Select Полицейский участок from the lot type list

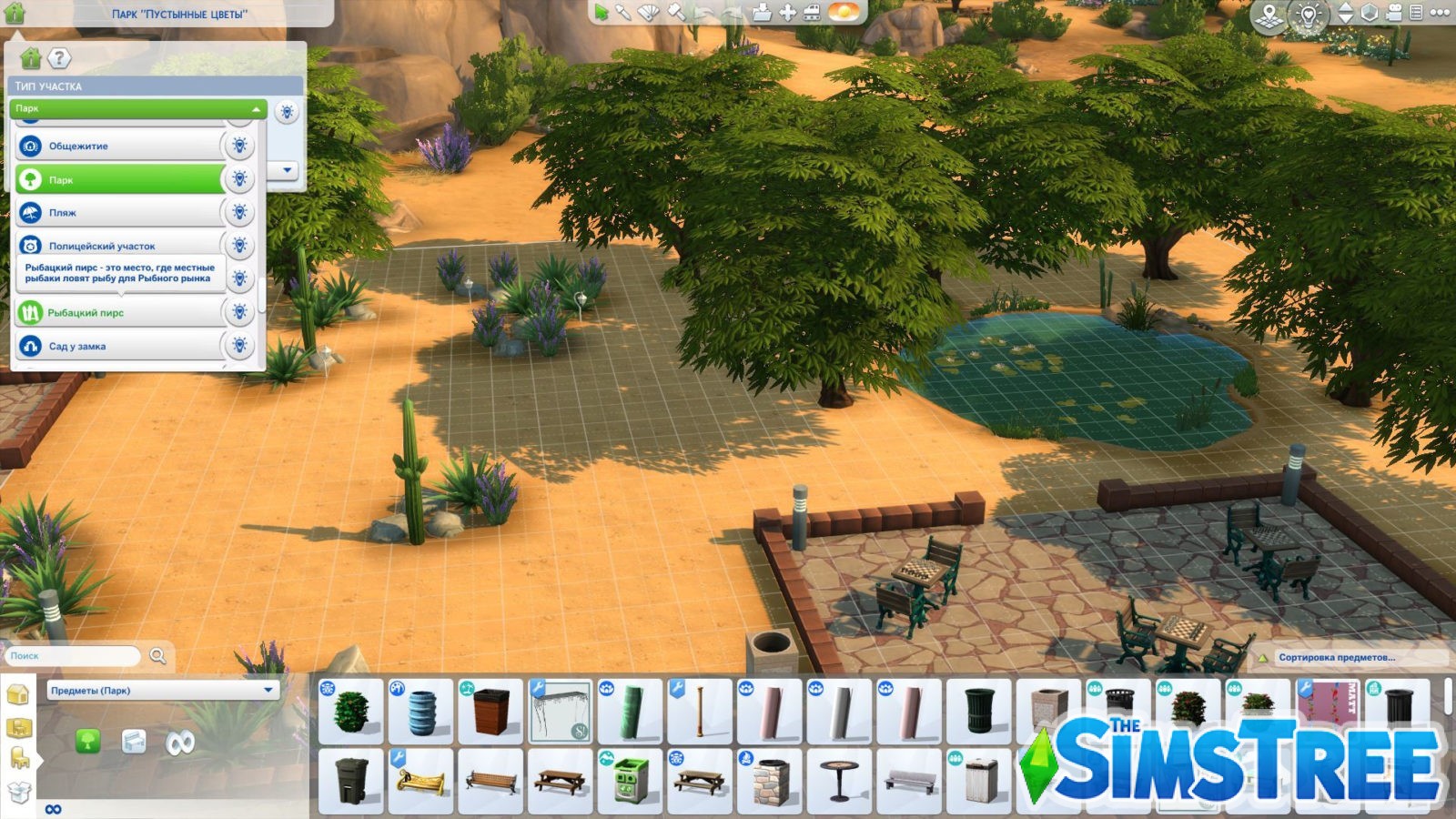[x=118, y=246]
